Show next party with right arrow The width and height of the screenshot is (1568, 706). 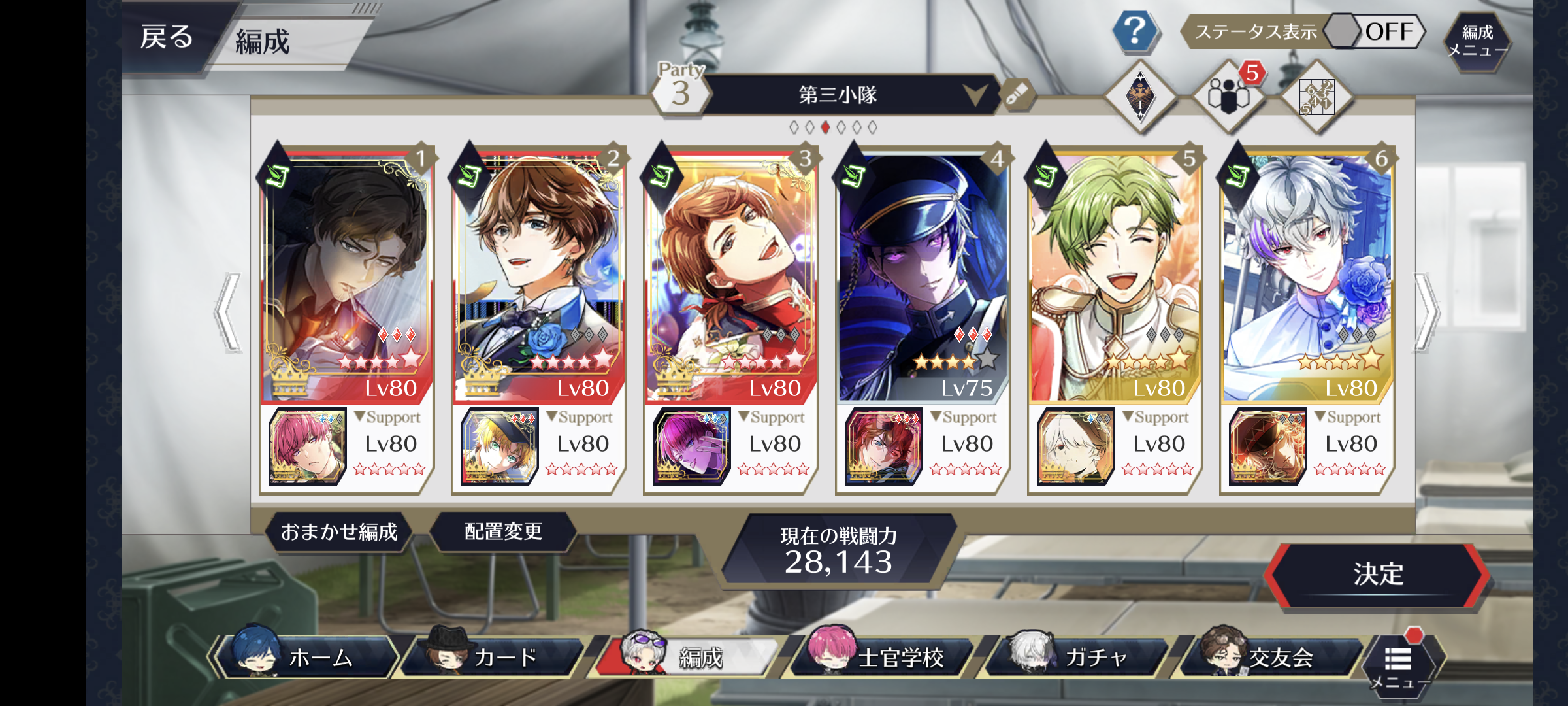(x=1428, y=314)
